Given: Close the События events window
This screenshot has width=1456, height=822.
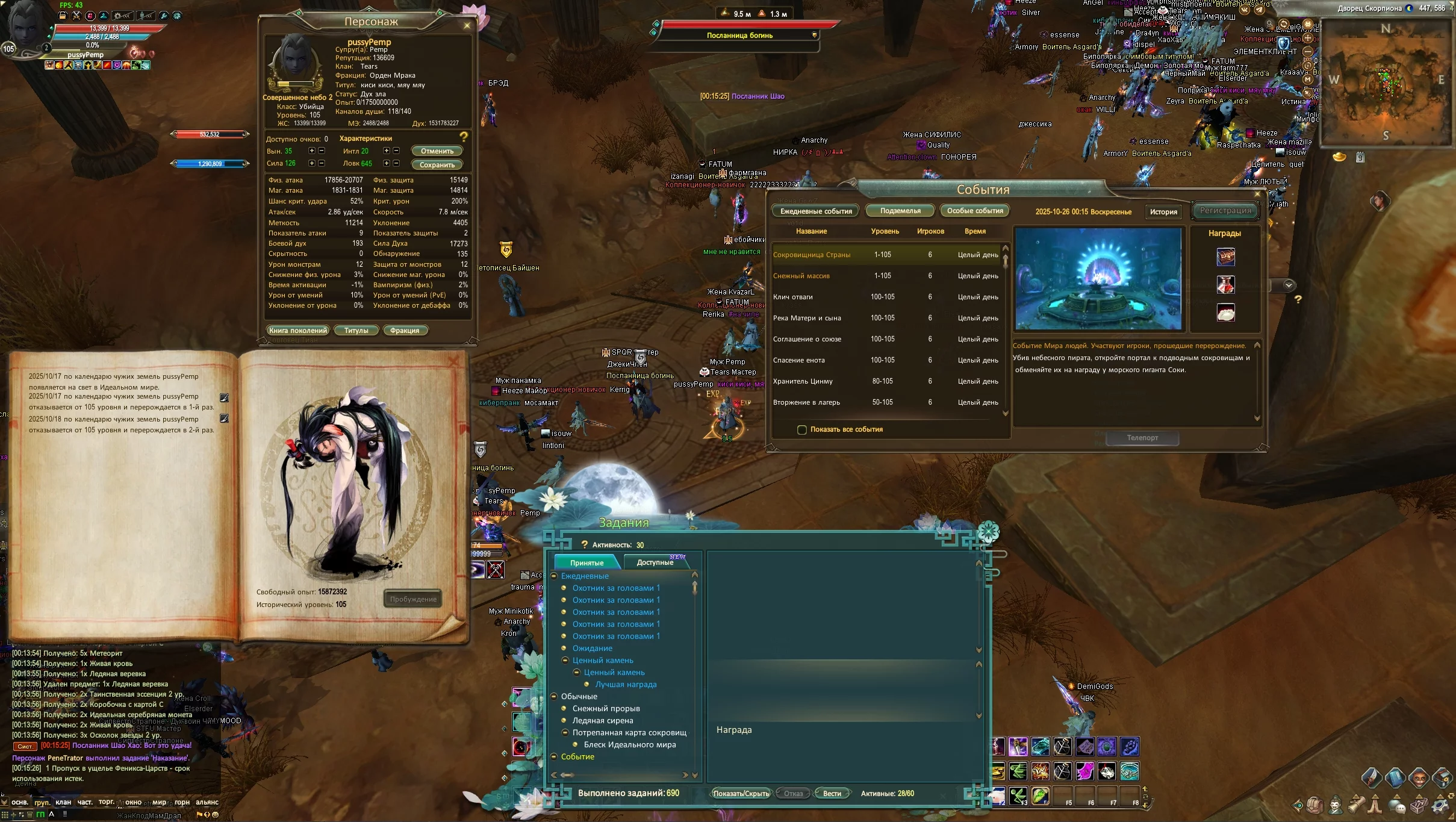Looking at the screenshot, I should (x=1257, y=194).
